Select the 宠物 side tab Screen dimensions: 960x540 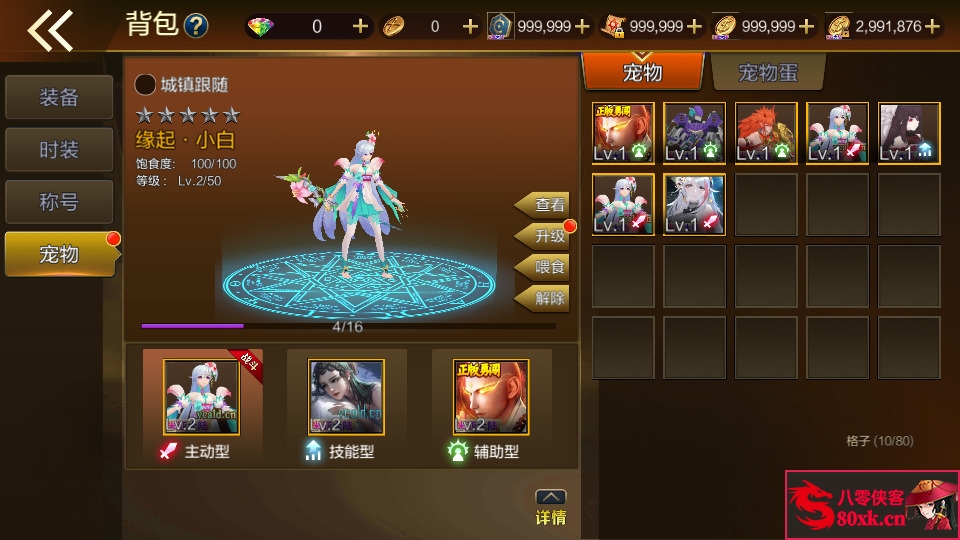(59, 254)
